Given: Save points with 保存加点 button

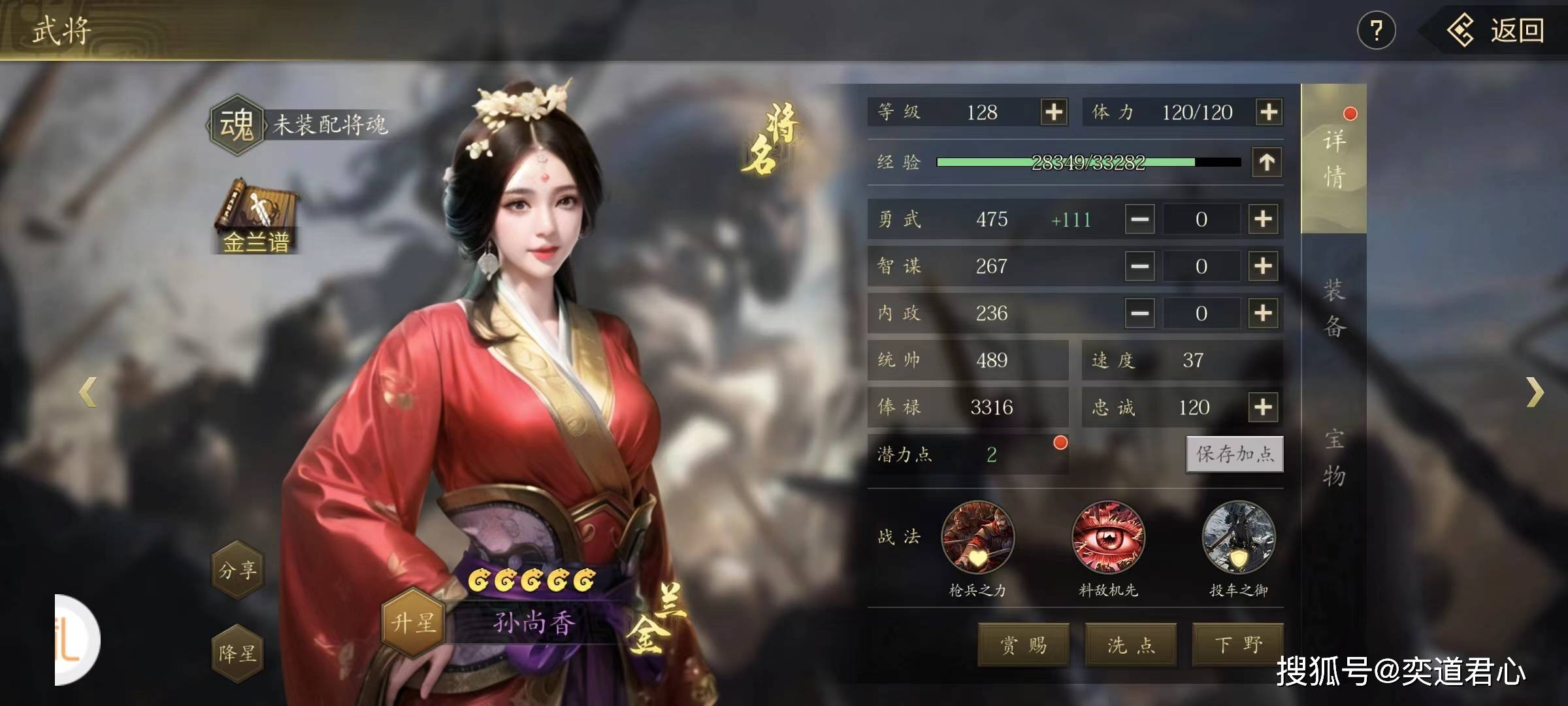Looking at the screenshot, I should pos(1234,454).
